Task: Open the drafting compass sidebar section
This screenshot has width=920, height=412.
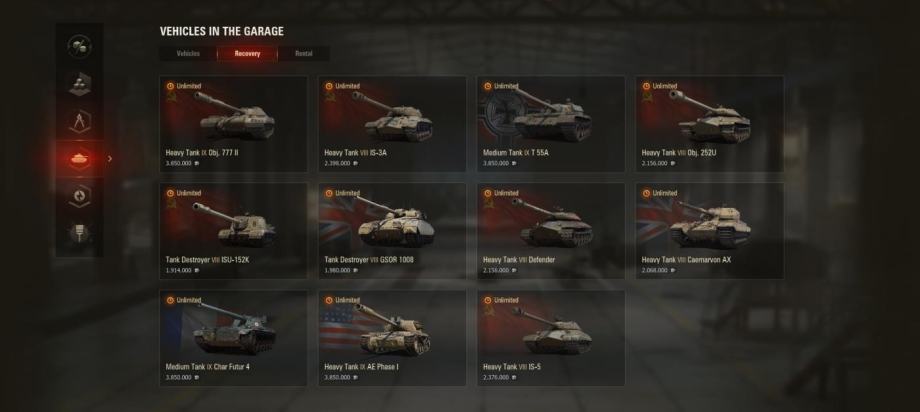Action: pyautogui.click(x=79, y=122)
